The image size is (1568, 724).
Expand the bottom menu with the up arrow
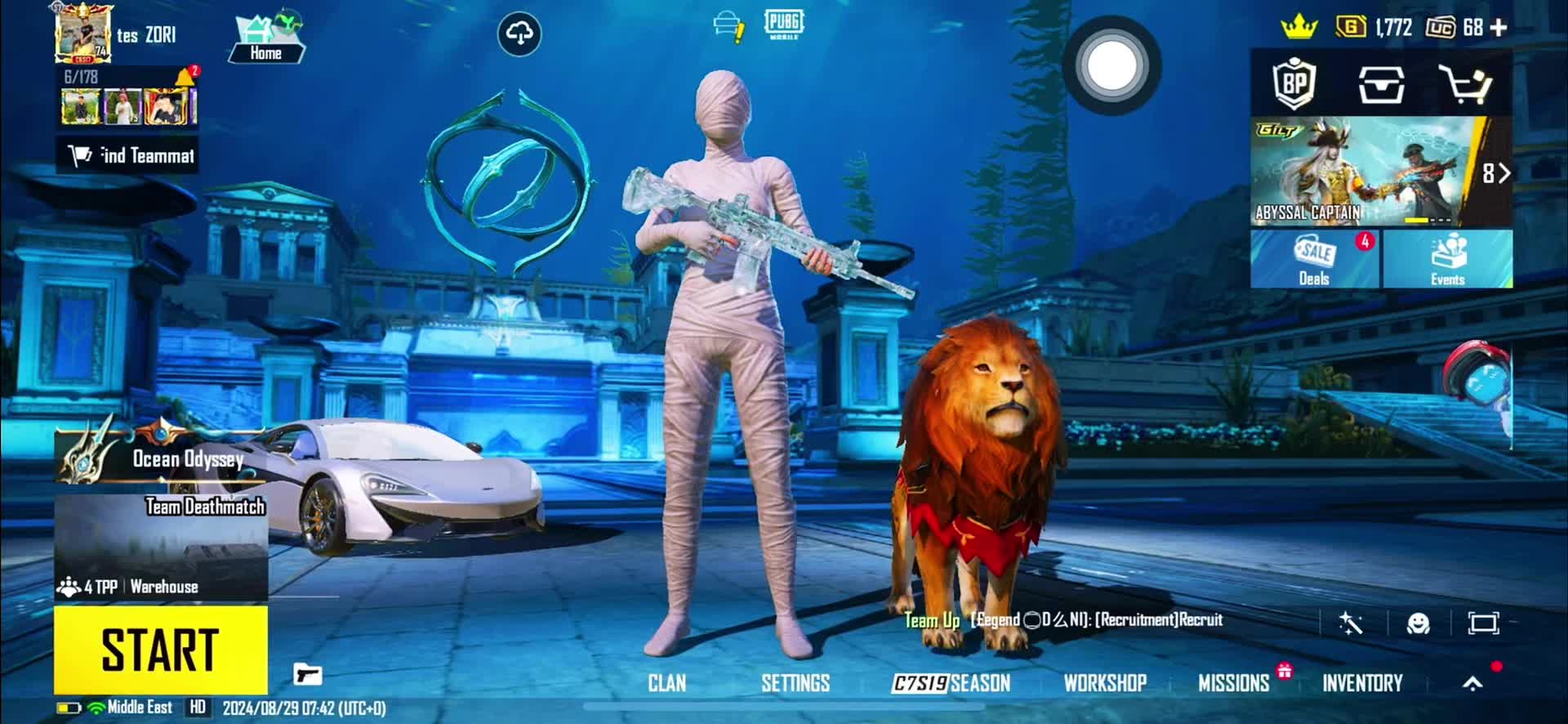pos(1472,683)
